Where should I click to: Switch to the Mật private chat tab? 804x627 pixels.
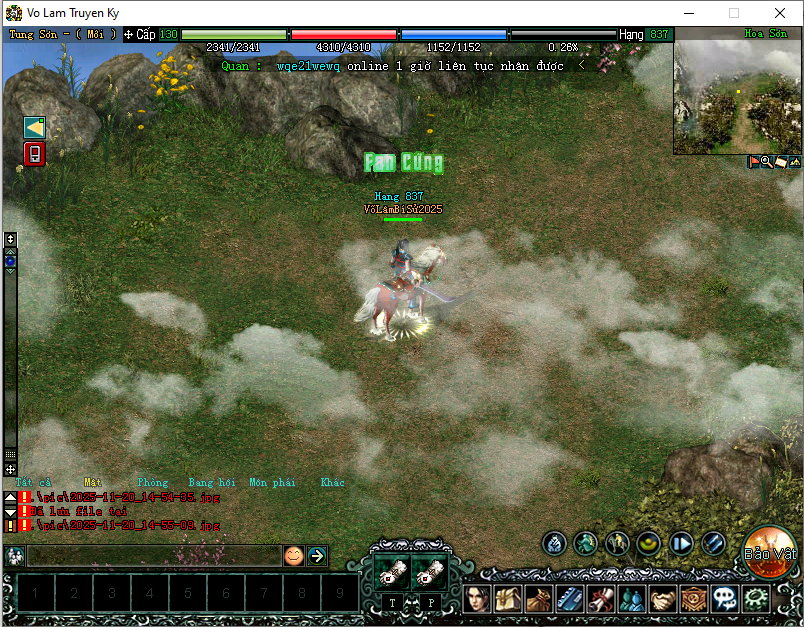[x=93, y=482]
